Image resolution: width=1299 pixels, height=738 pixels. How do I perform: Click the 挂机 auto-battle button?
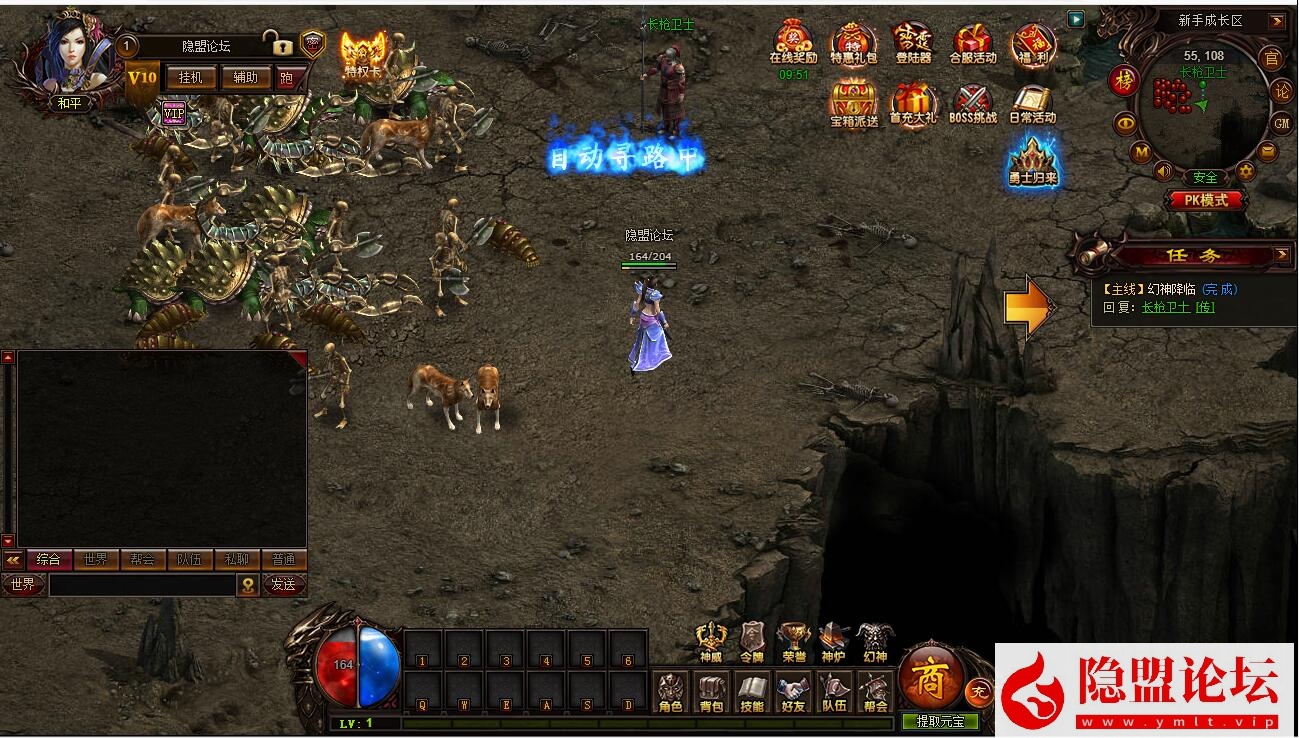(x=190, y=78)
